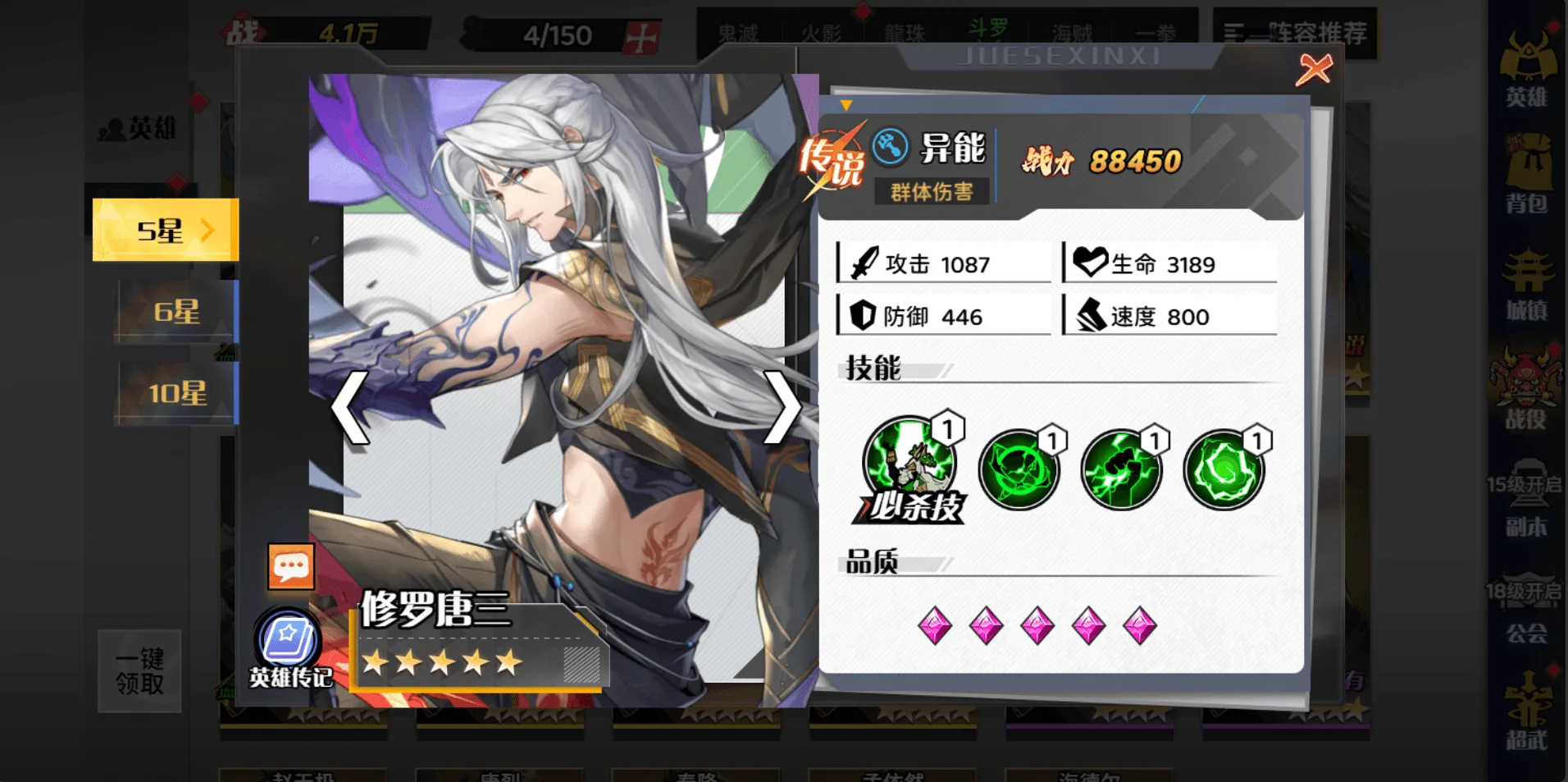This screenshot has height=782, width=1568.
Task: Go to the 城镇 town menu
Action: click(1526, 283)
